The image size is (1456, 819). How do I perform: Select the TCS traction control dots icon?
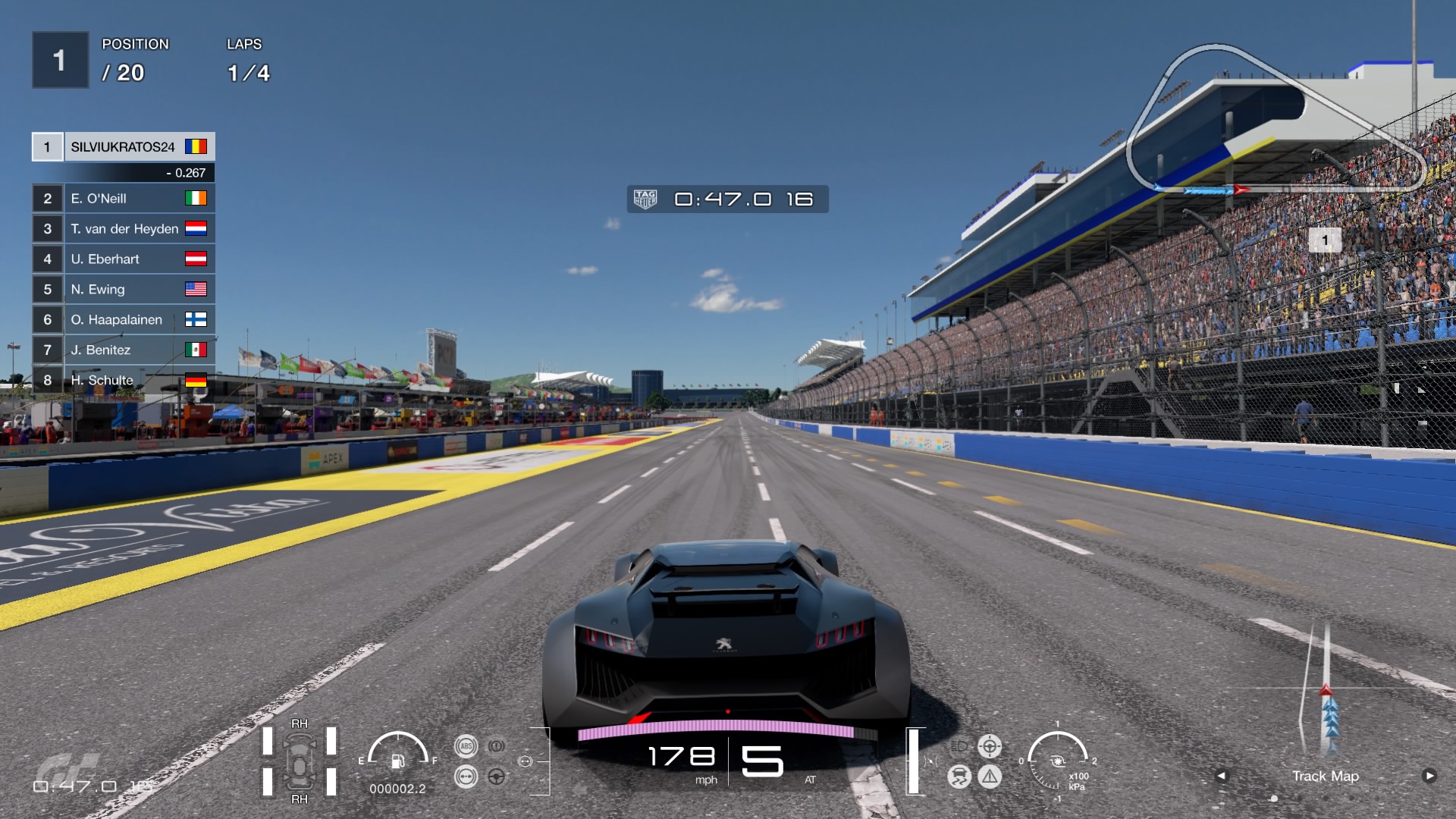[x=466, y=776]
